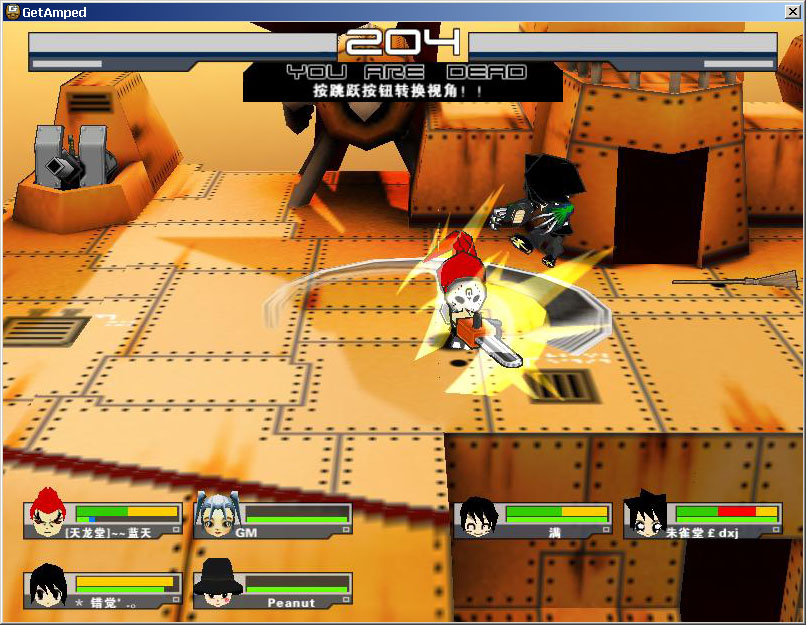Close the GetAmped window
Viewport: 806px width, 625px height.
point(791,12)
